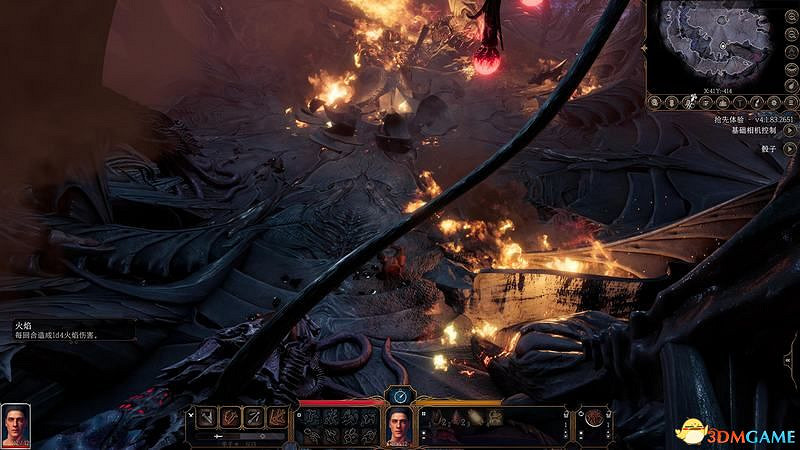Image resolution: width=800 pixels, height=450 pixels.
Task: Expand the 基础相机控制 tutorial entry
Action: pyautogui.click(x=790, y=131)
